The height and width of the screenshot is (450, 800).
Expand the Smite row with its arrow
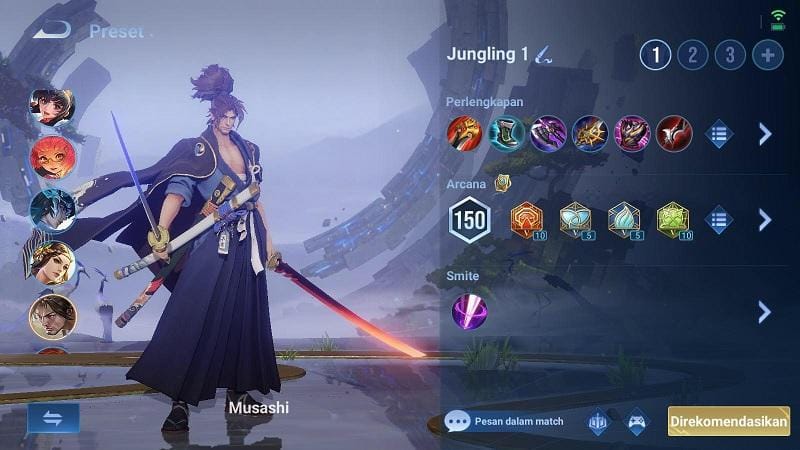765,311
